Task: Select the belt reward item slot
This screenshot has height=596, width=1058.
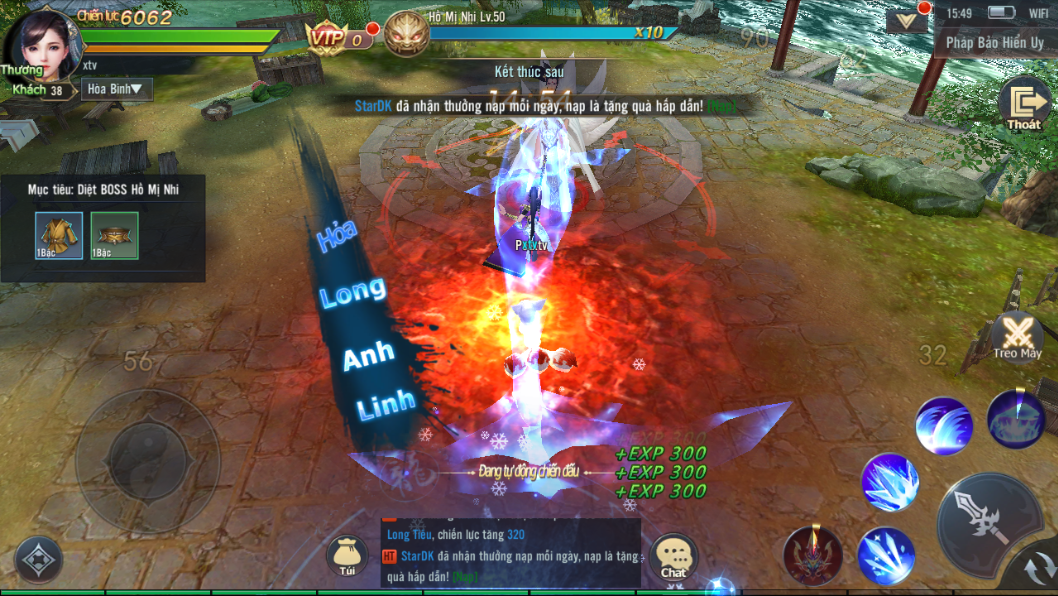Action: 114,235
